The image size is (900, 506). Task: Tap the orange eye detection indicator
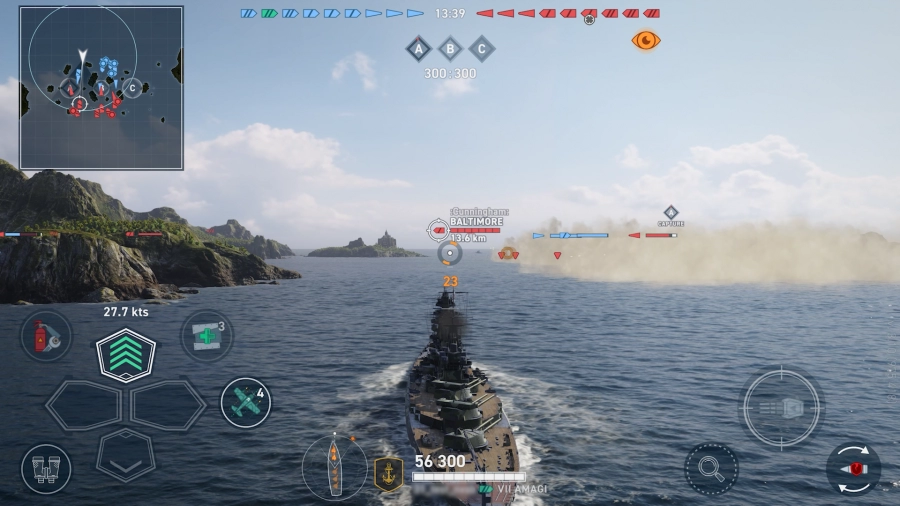point(646,40)
